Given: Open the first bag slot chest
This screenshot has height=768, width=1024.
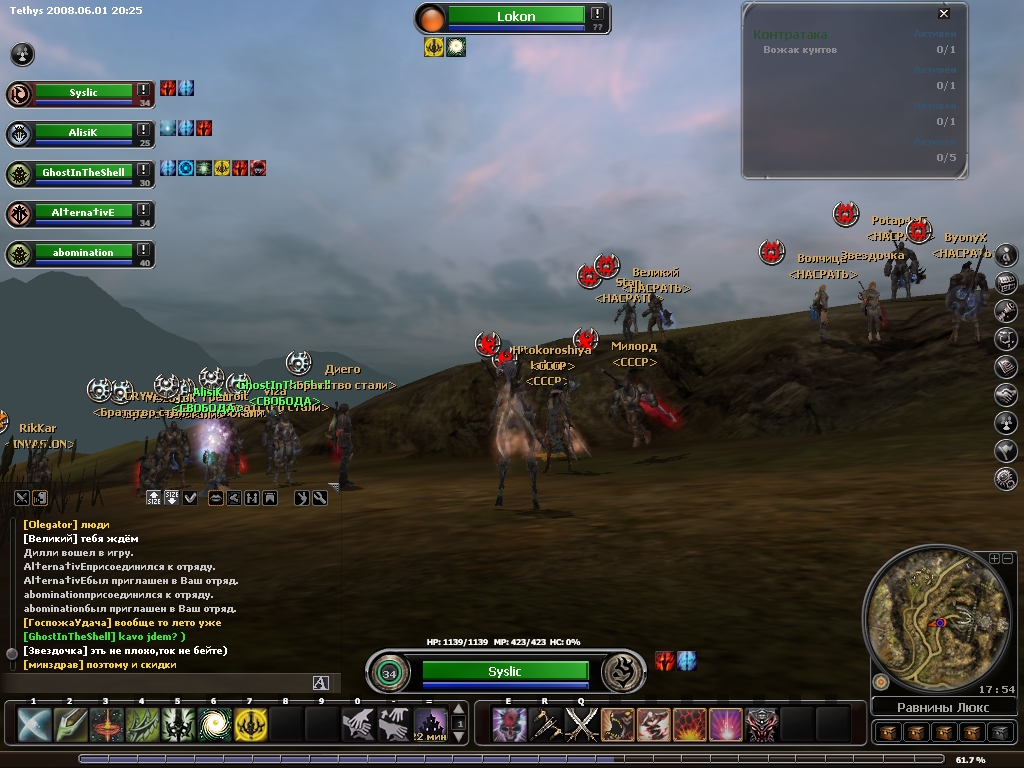Looking at the screenshot, I should pyautogui.click(x=887, y=733).
